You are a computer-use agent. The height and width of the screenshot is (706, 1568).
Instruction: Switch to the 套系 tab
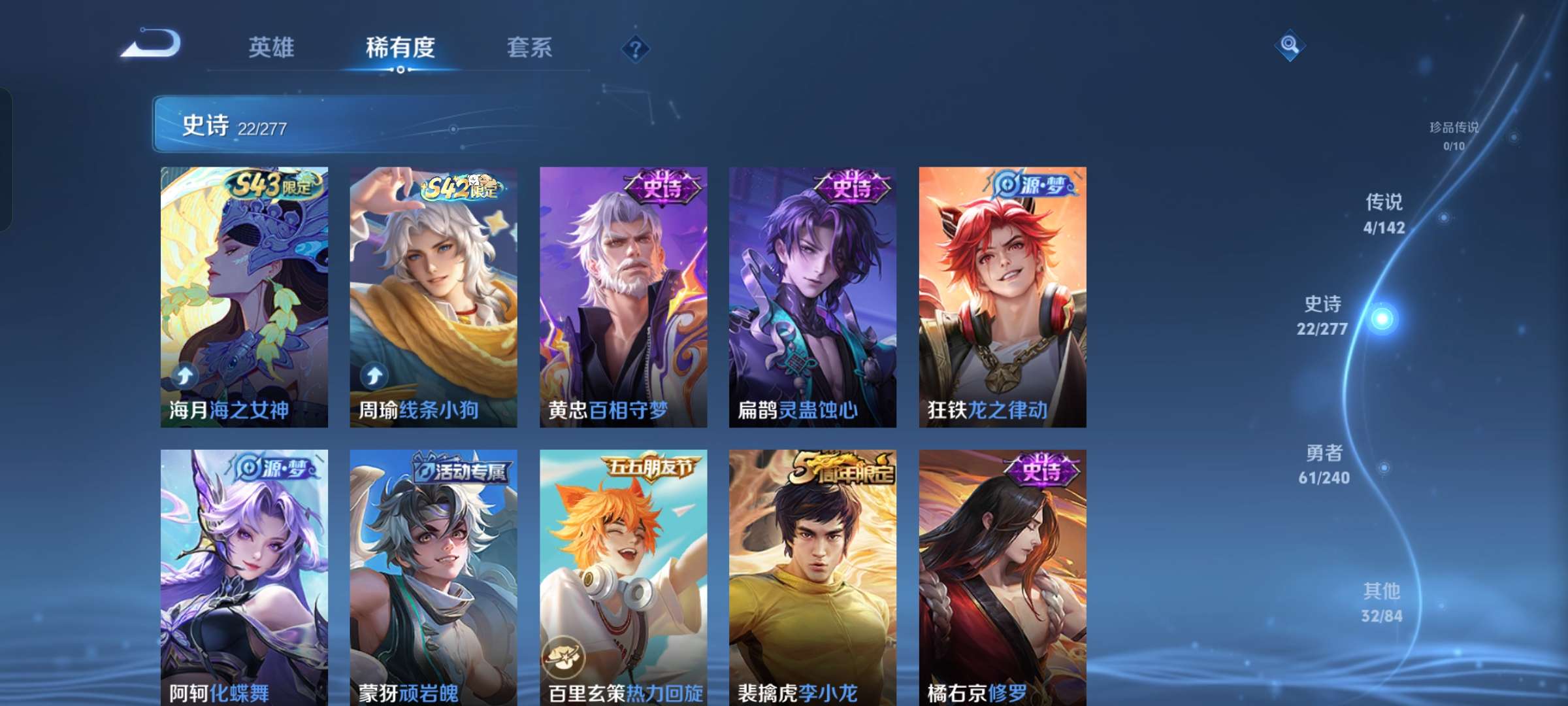tap(530, 47)
